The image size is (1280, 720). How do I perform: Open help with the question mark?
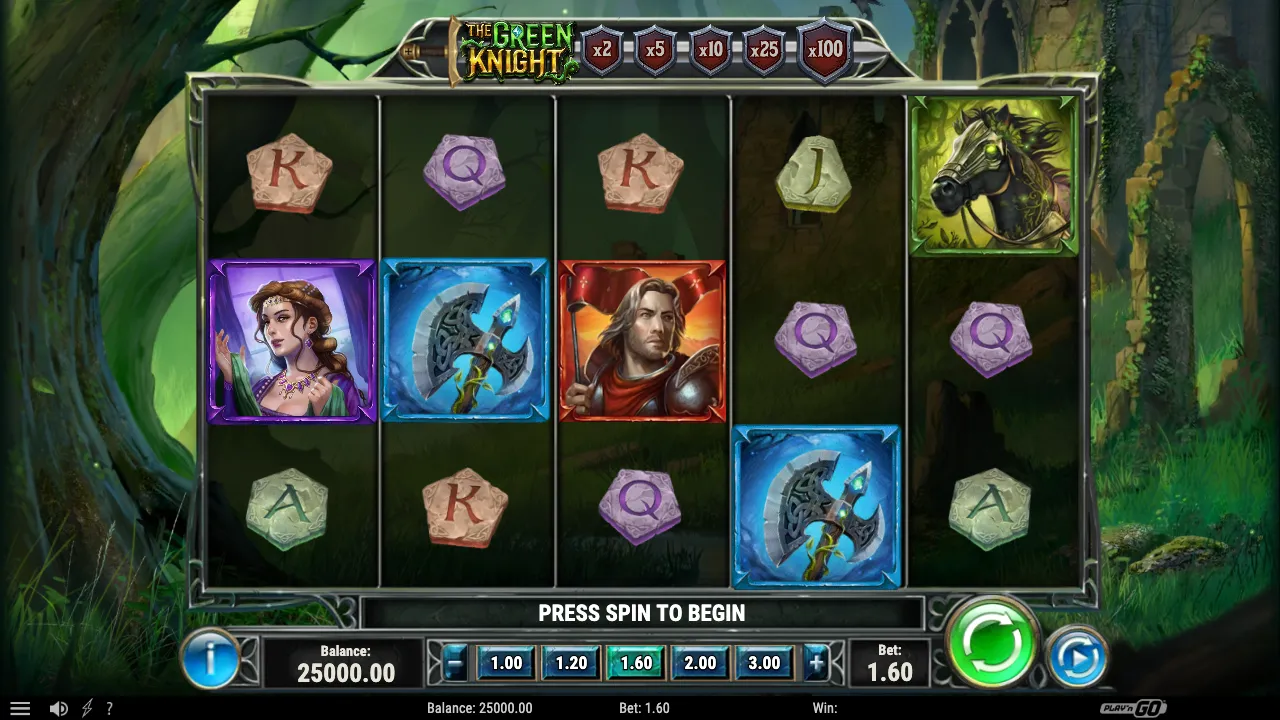[x=109, y=708]
